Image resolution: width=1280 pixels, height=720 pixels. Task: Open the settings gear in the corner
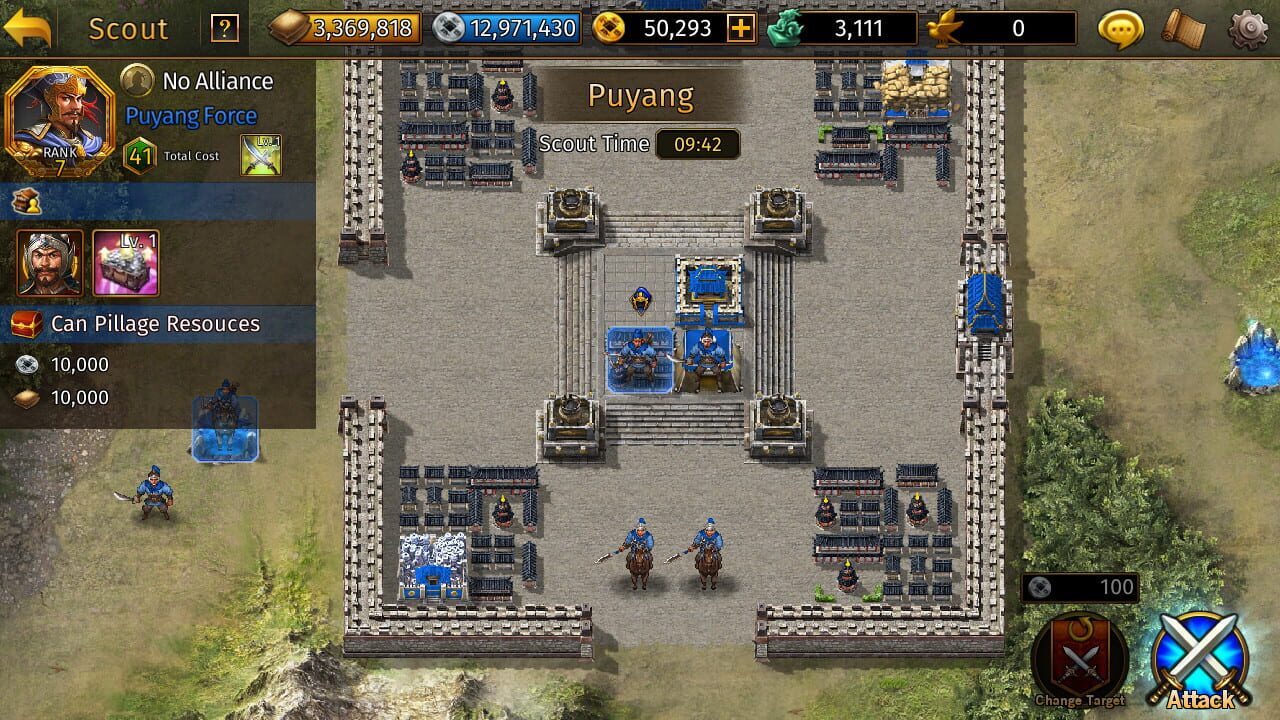1249,27
